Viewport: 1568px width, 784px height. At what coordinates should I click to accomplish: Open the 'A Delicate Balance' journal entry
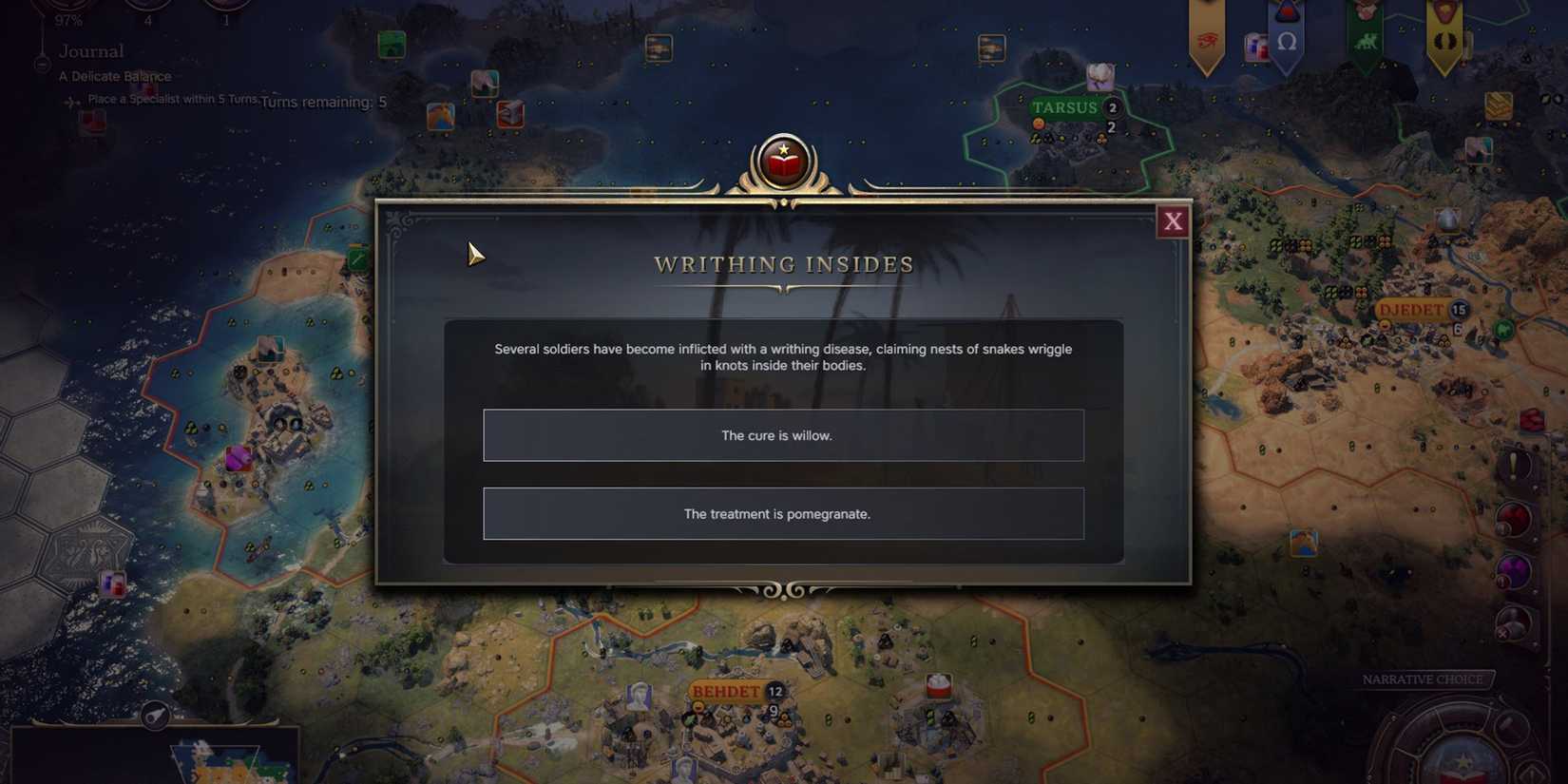(115, 76)
